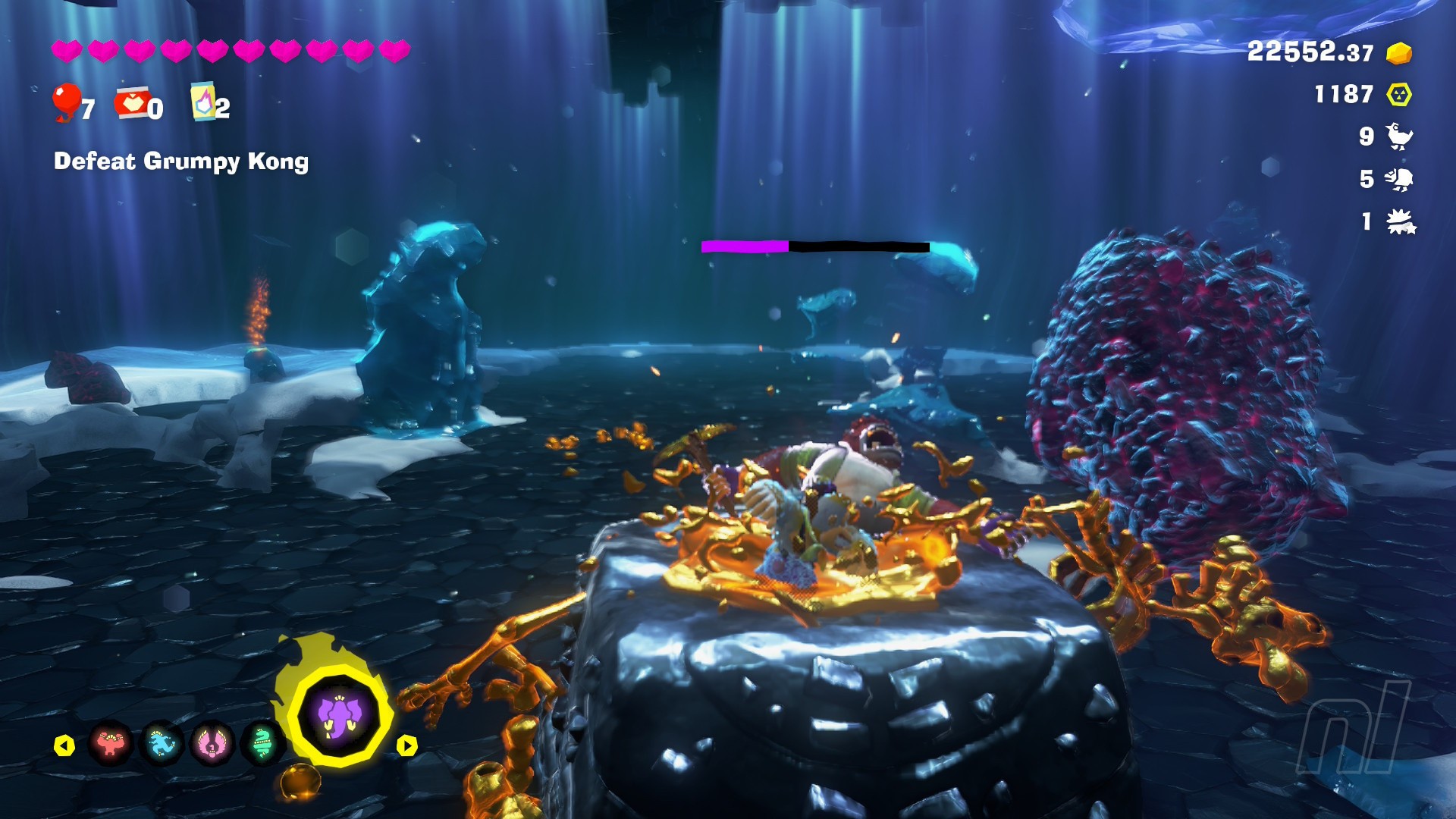Viewport: 1456px width, 819px height.
Task: Activate the purple Elephant Bananza icon
Action: (338, 717)
